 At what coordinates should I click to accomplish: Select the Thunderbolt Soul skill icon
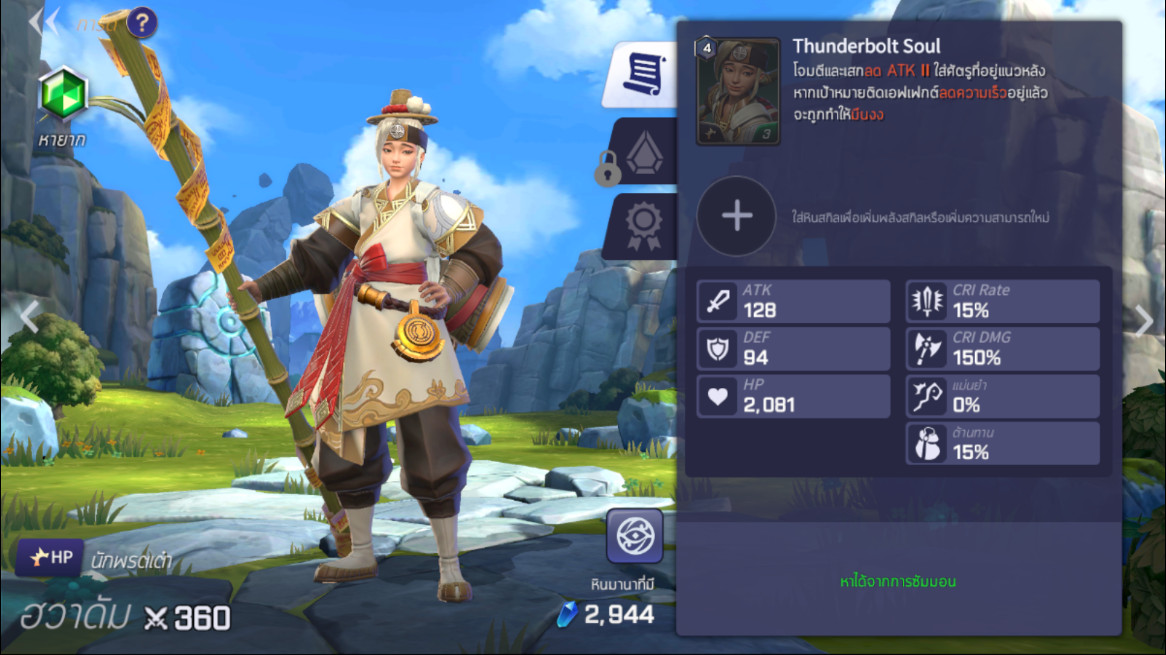(x=738, y=92)
